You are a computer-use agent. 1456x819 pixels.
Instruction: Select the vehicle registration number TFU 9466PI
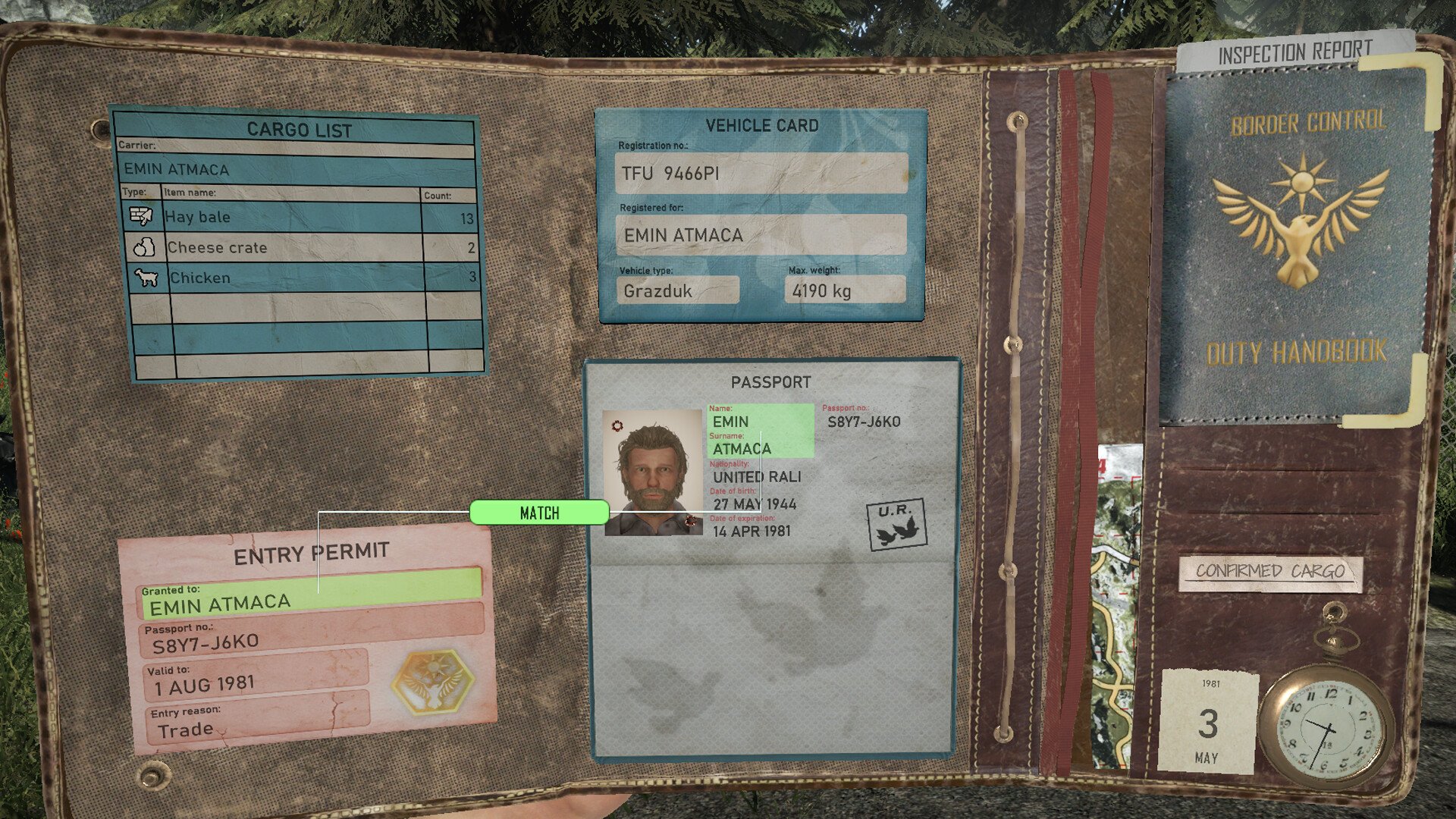[x=761, y=174]
